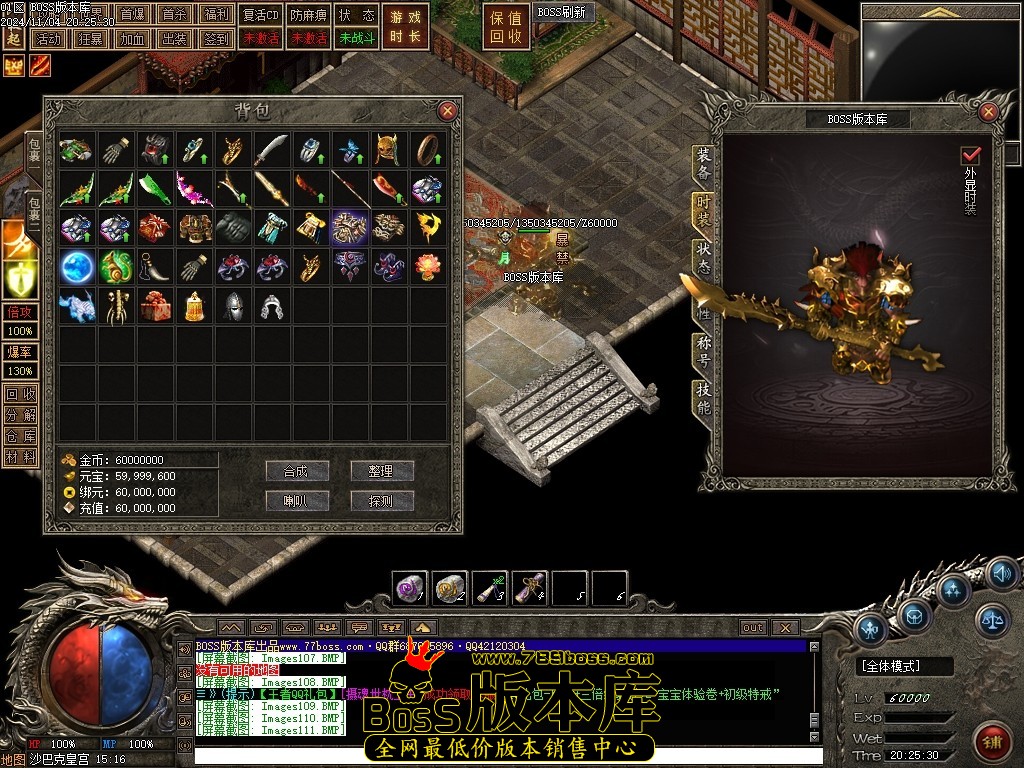Open the 福利 welfare menu
Image resolution: width=1024 pixels, height=768 pixels.
(215, 15)
